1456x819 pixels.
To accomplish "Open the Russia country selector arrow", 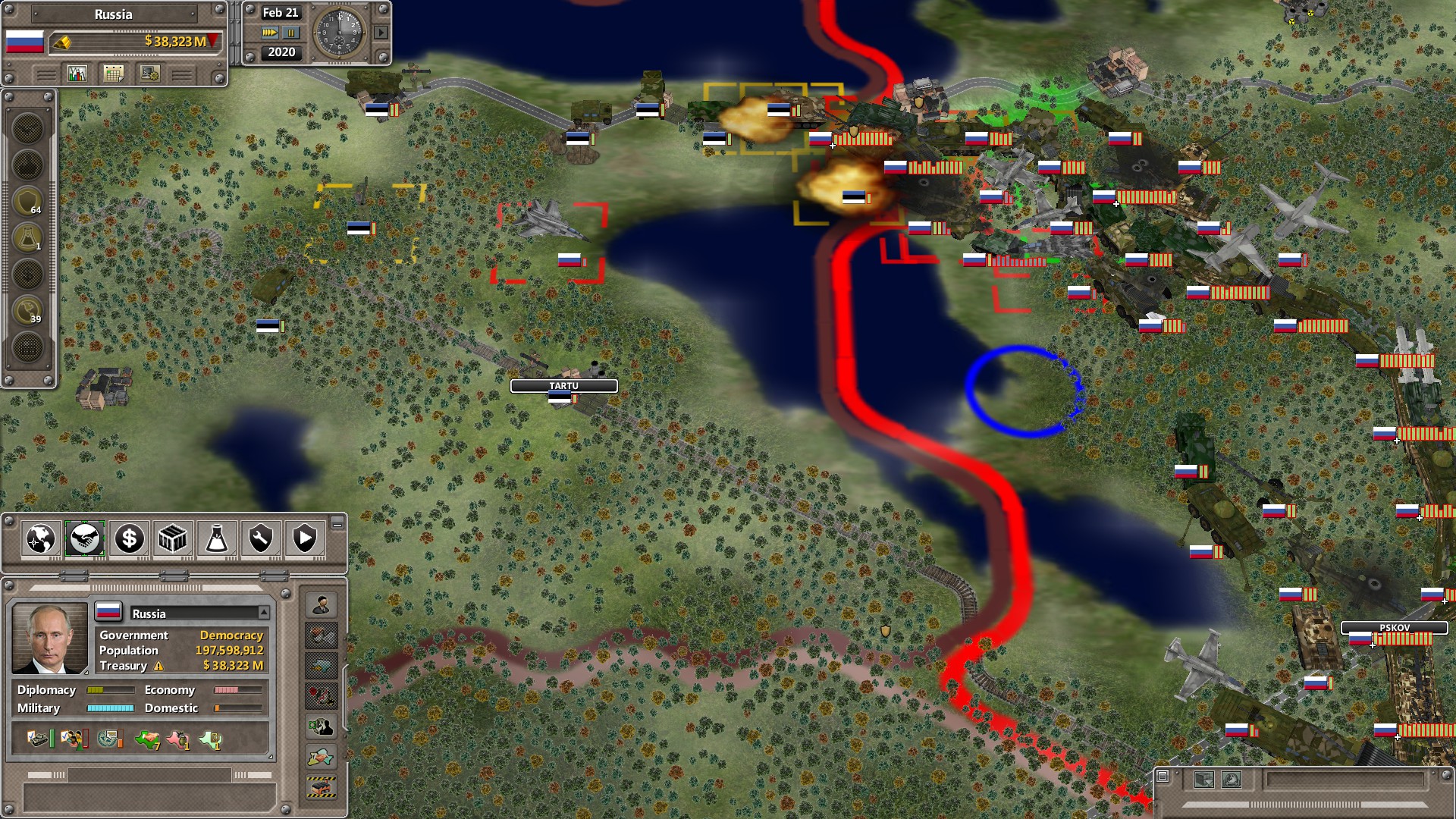I will (x=264, y=613).
